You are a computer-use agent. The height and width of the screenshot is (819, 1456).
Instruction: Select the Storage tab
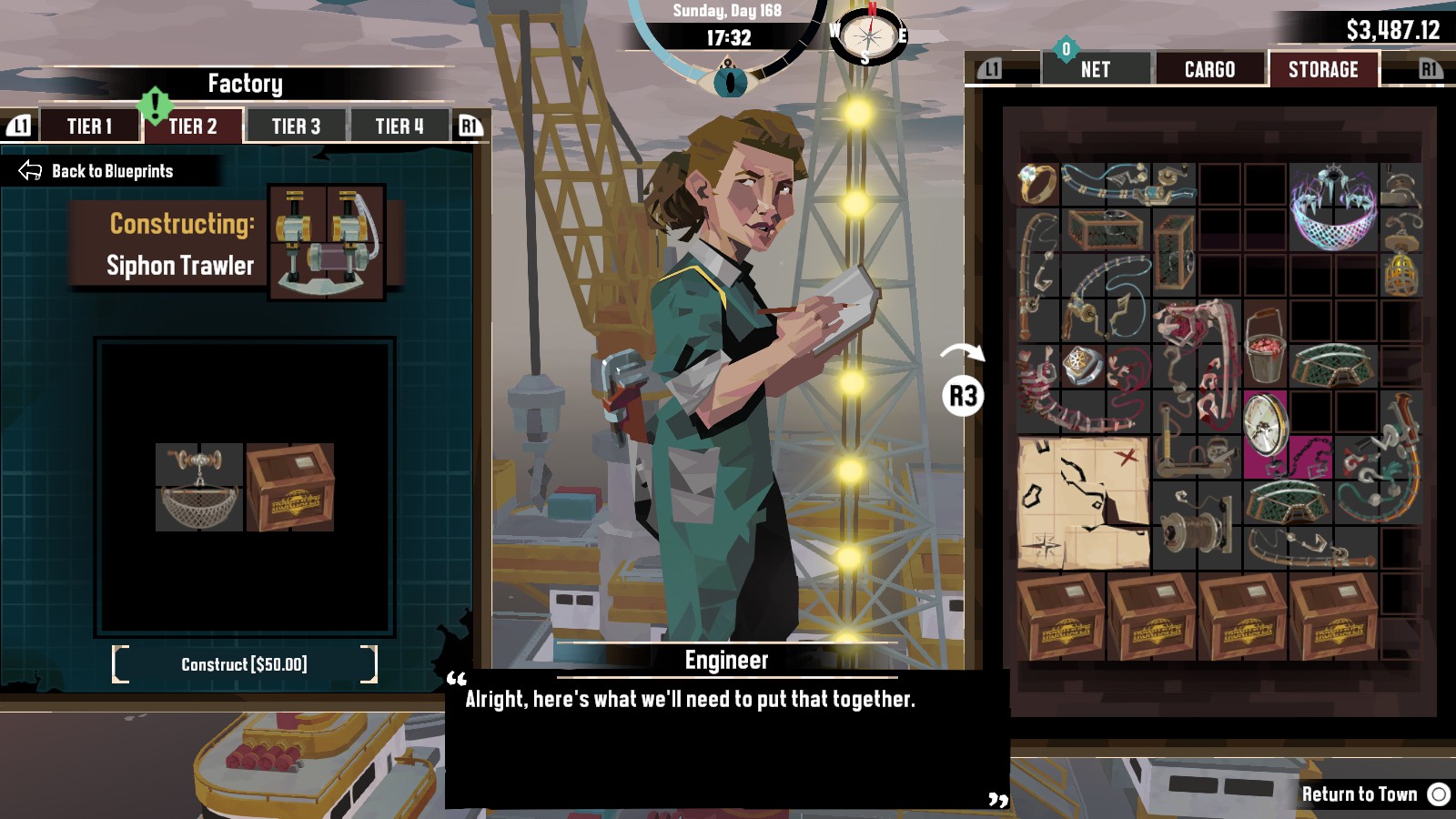point(1322,70)
